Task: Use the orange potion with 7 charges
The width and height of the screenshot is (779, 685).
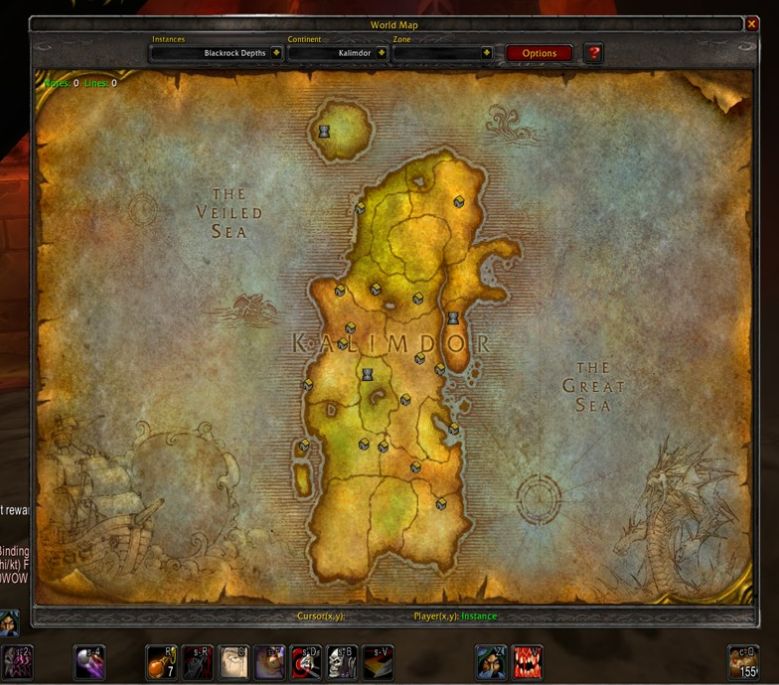Action: pos(161,662)
